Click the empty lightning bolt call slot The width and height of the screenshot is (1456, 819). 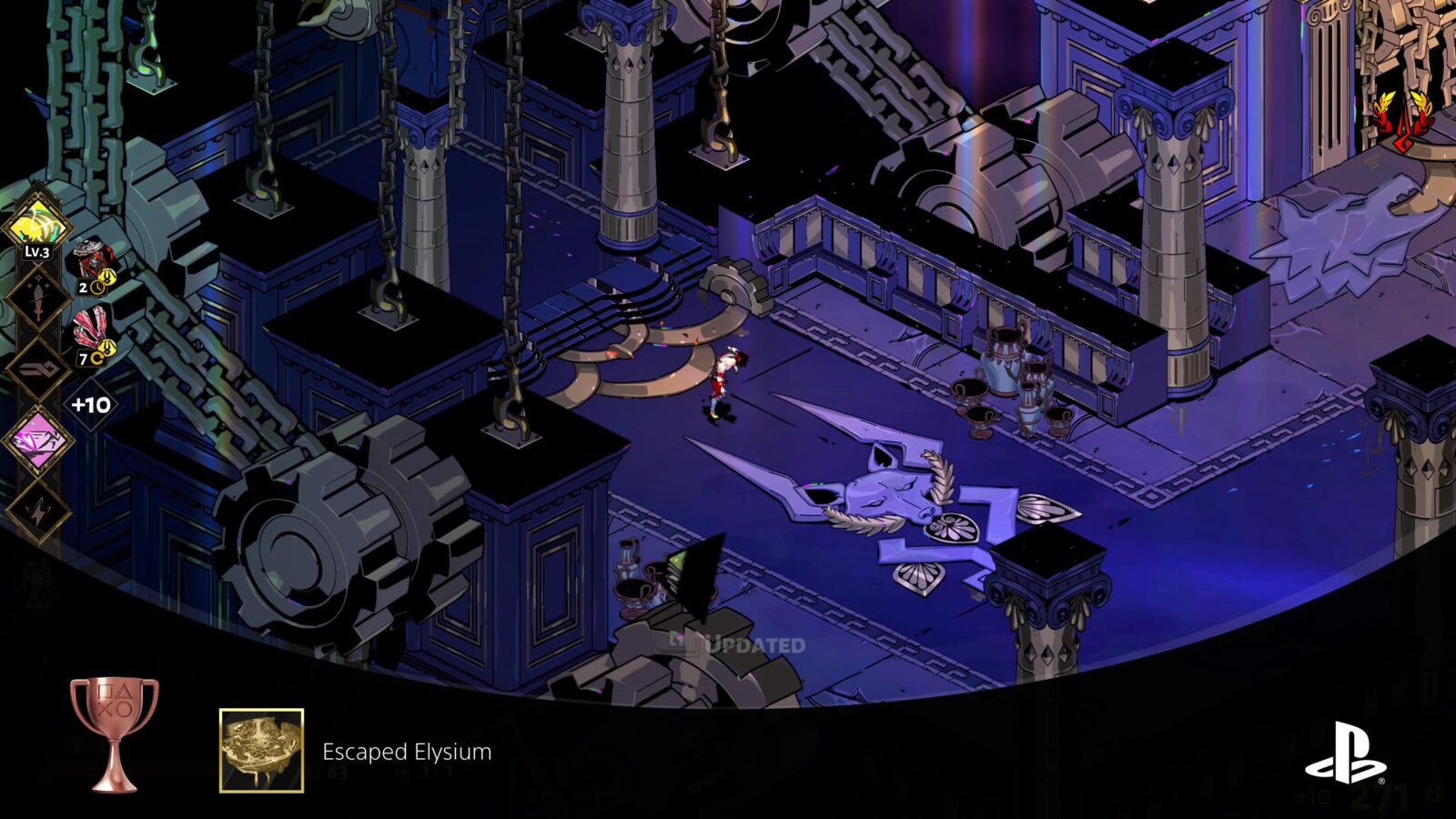click(37, 511)
